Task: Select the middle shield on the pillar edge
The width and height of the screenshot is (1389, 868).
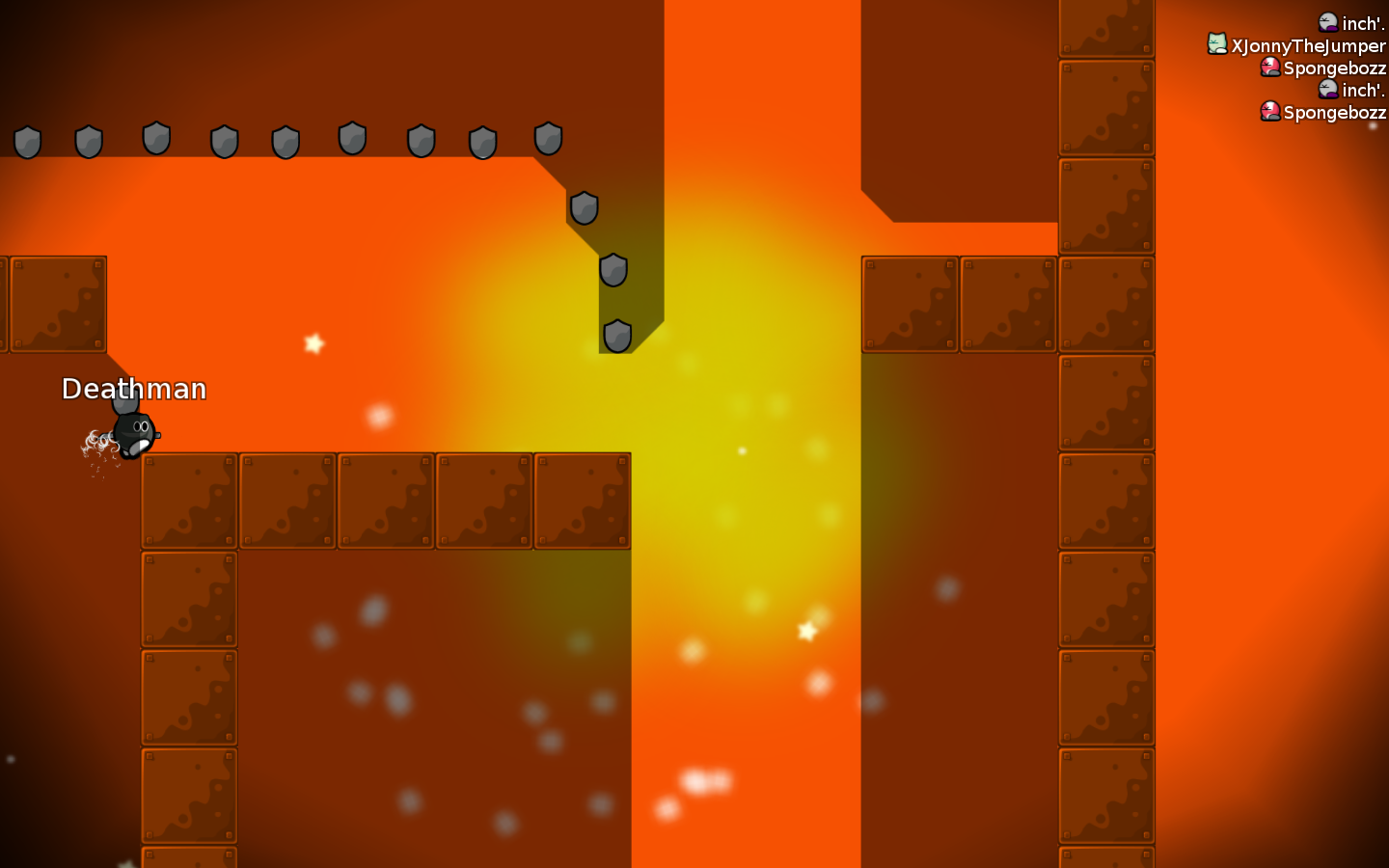Action: pos(612,271)
